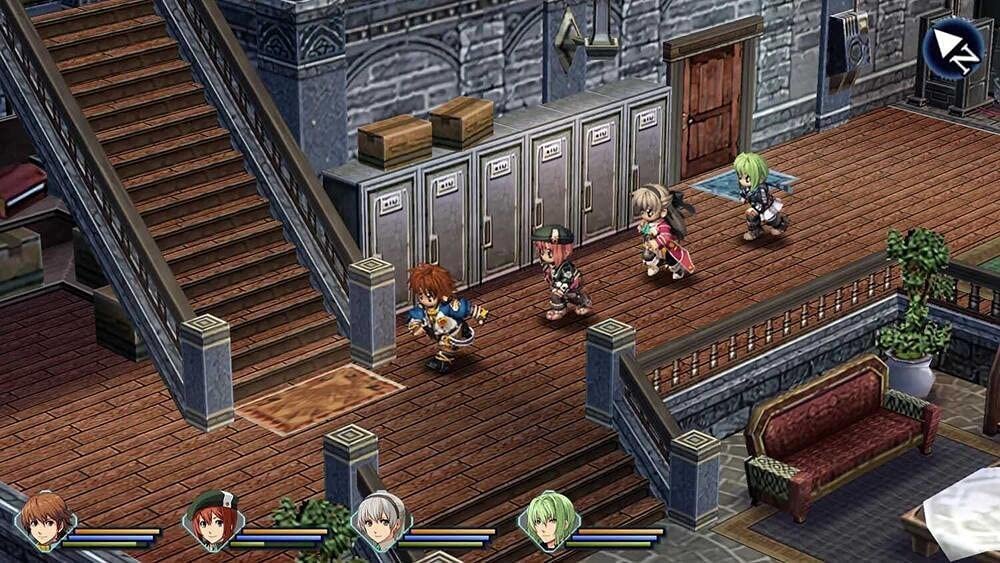
Task: Select the brown-haired hero's party portrait
Action: (x=47, y=520)
